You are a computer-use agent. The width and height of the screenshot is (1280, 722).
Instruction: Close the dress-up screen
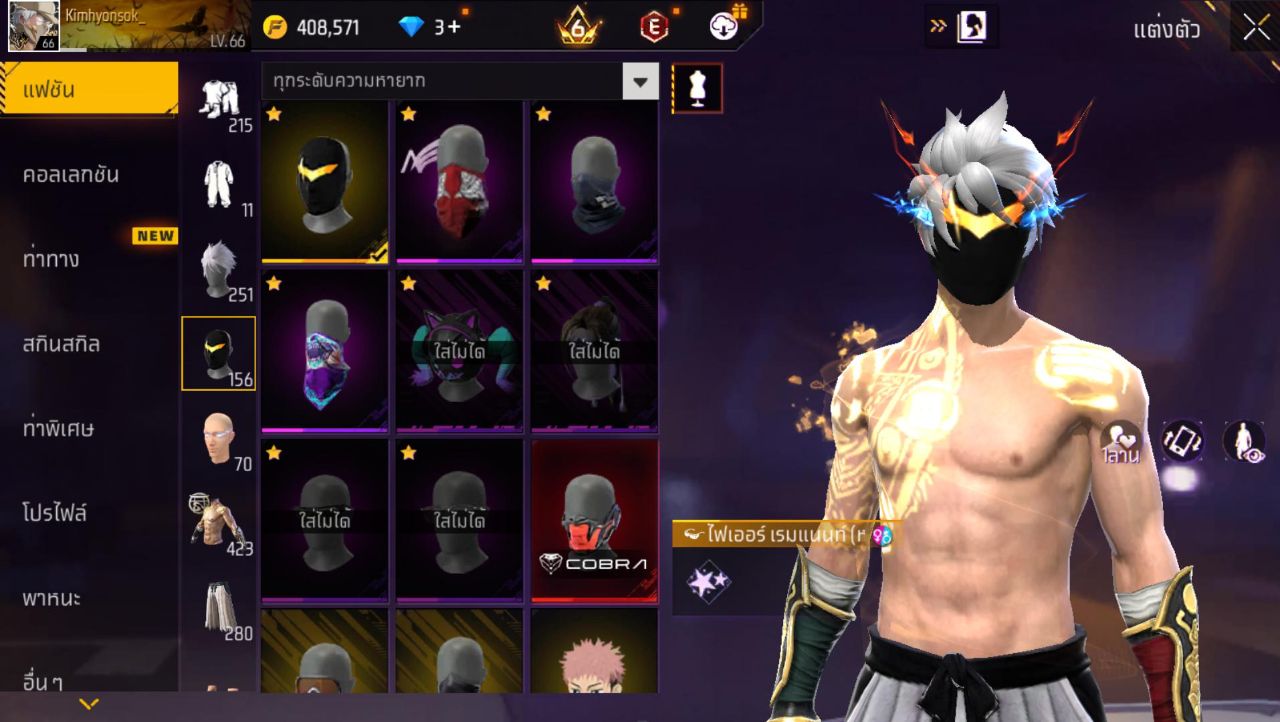click(x=1256, y=27)
